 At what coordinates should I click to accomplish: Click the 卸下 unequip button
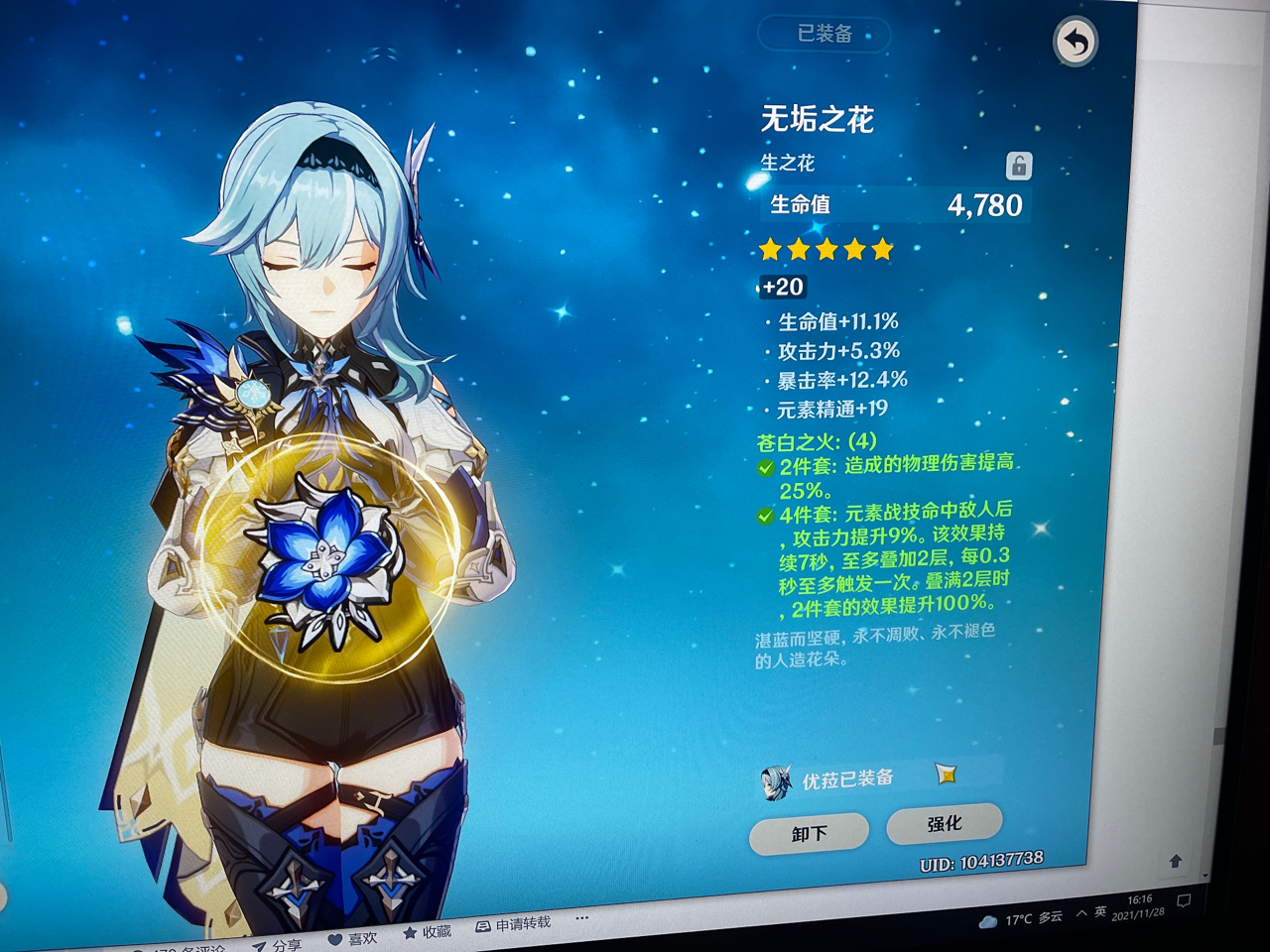(x=808, y=831)
